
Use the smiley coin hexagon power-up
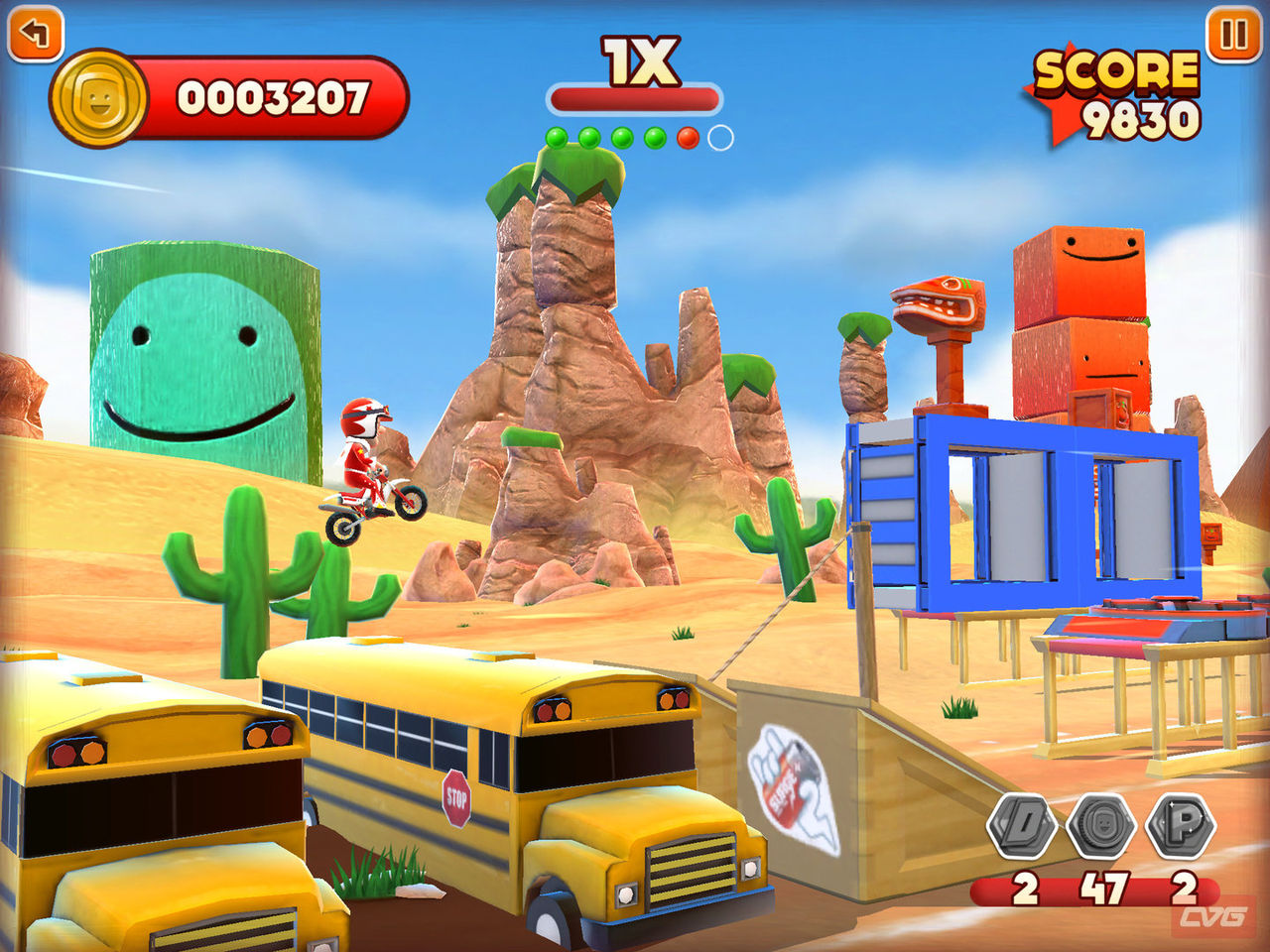coord(1100,825)
